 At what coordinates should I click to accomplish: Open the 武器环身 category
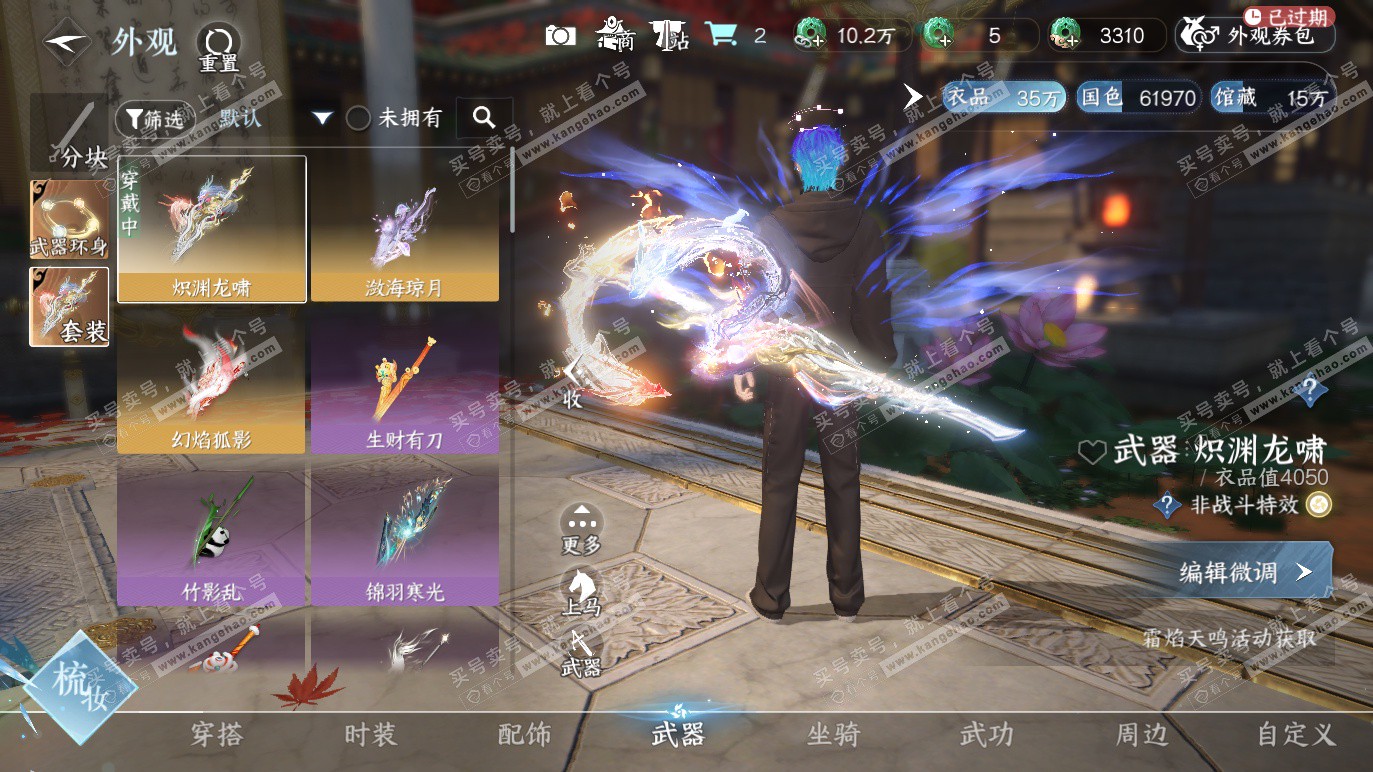[69, 219]
